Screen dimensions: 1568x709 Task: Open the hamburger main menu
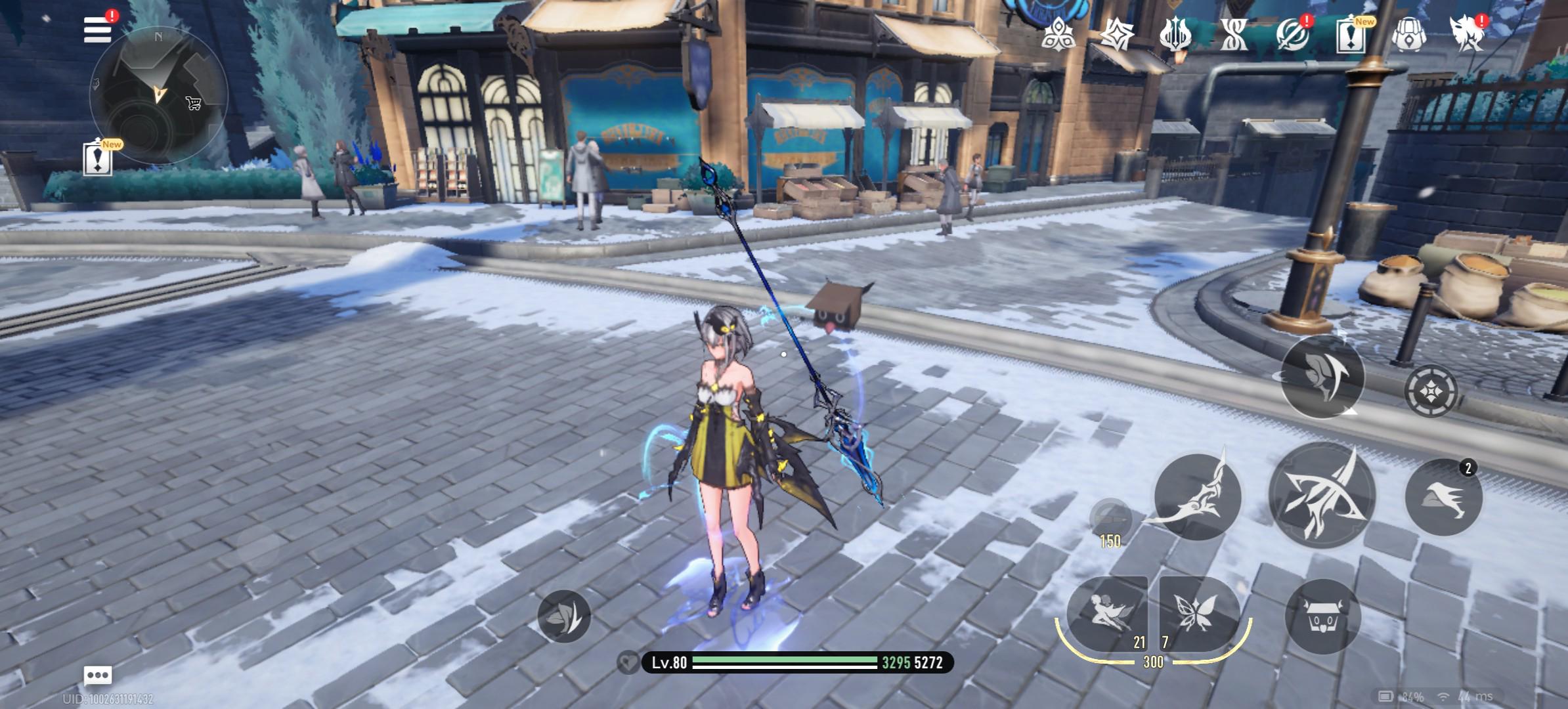[97, 30]
